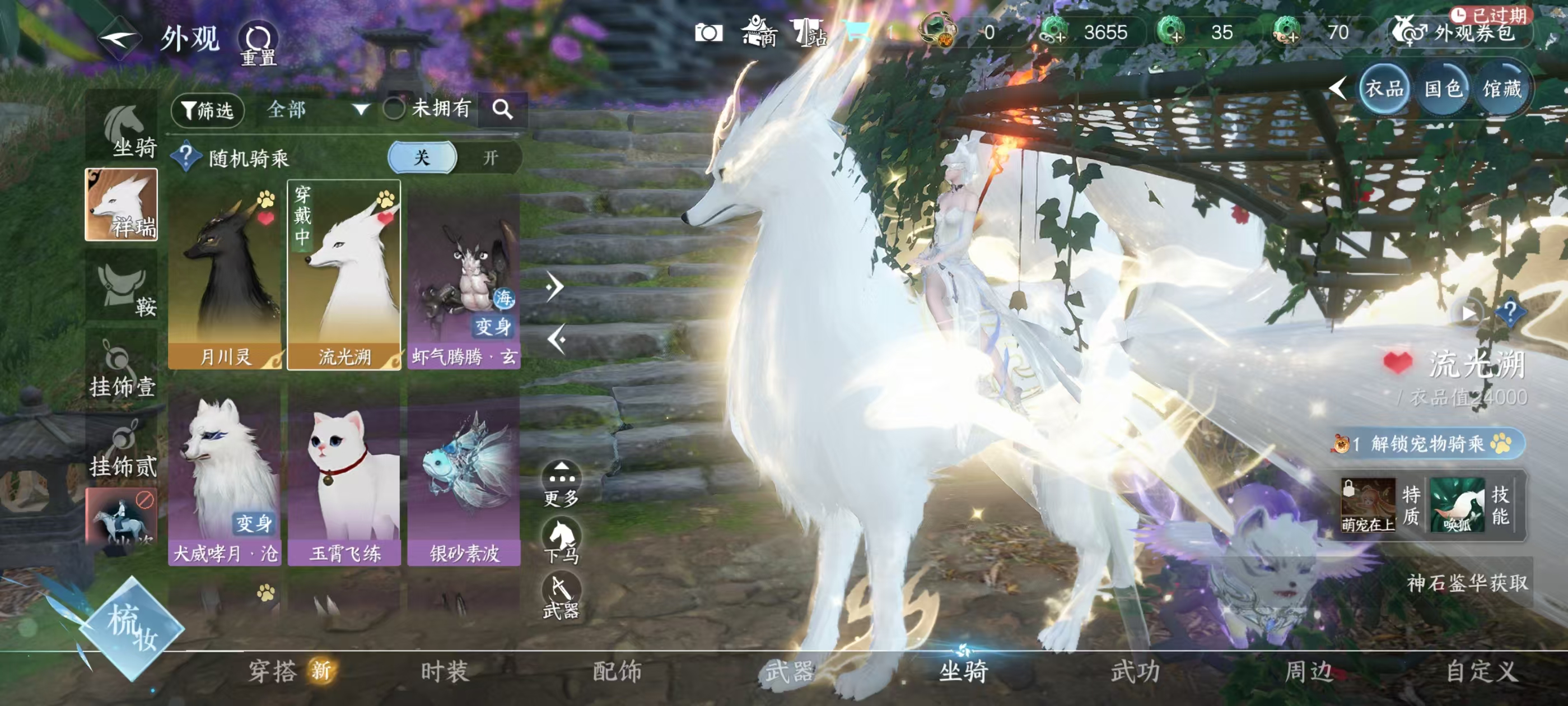Select the 月川灵 black fox mount
1568x706 pixels.
point(225,275)
